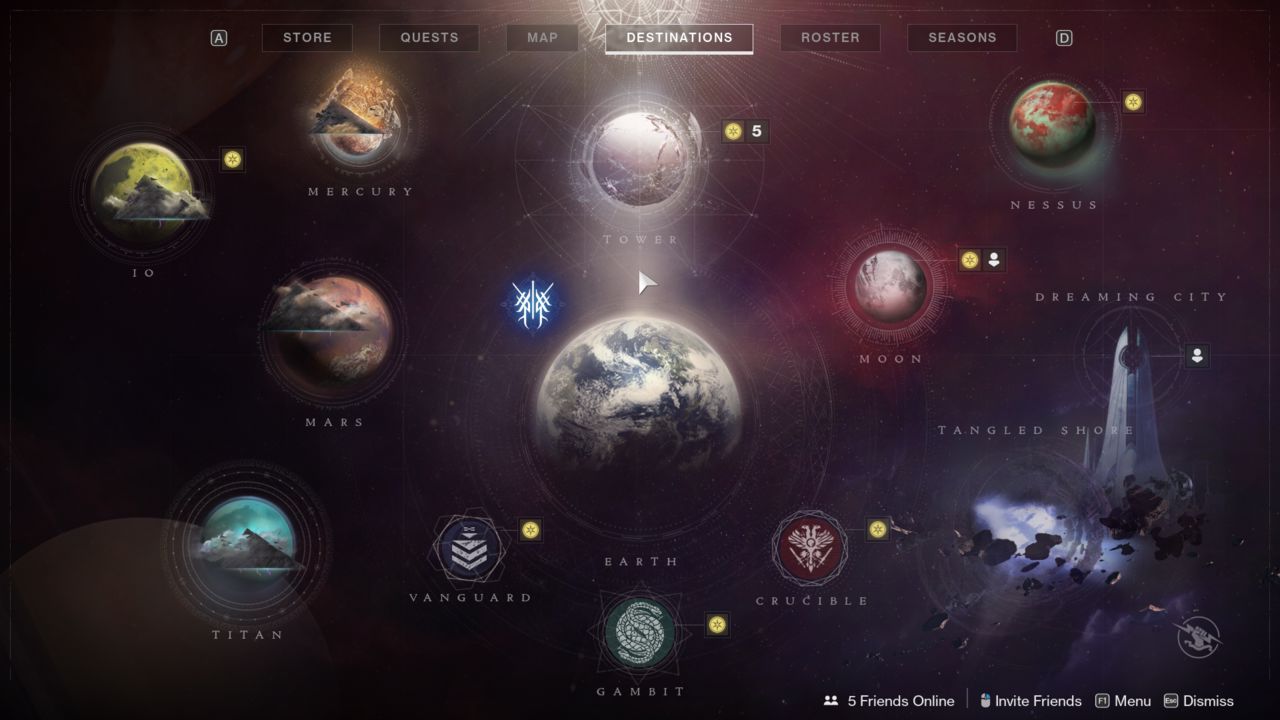The width and height of the screenshot is (1280, 720).
Task: Open the Quests tab
Action: click(429, 38)
